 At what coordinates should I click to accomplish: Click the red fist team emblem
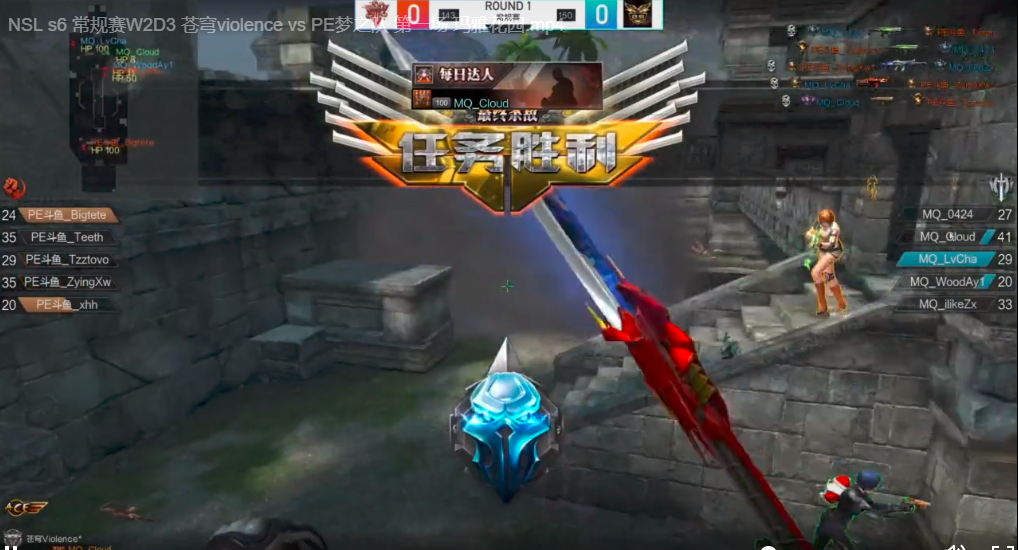[x=14, y=187]
